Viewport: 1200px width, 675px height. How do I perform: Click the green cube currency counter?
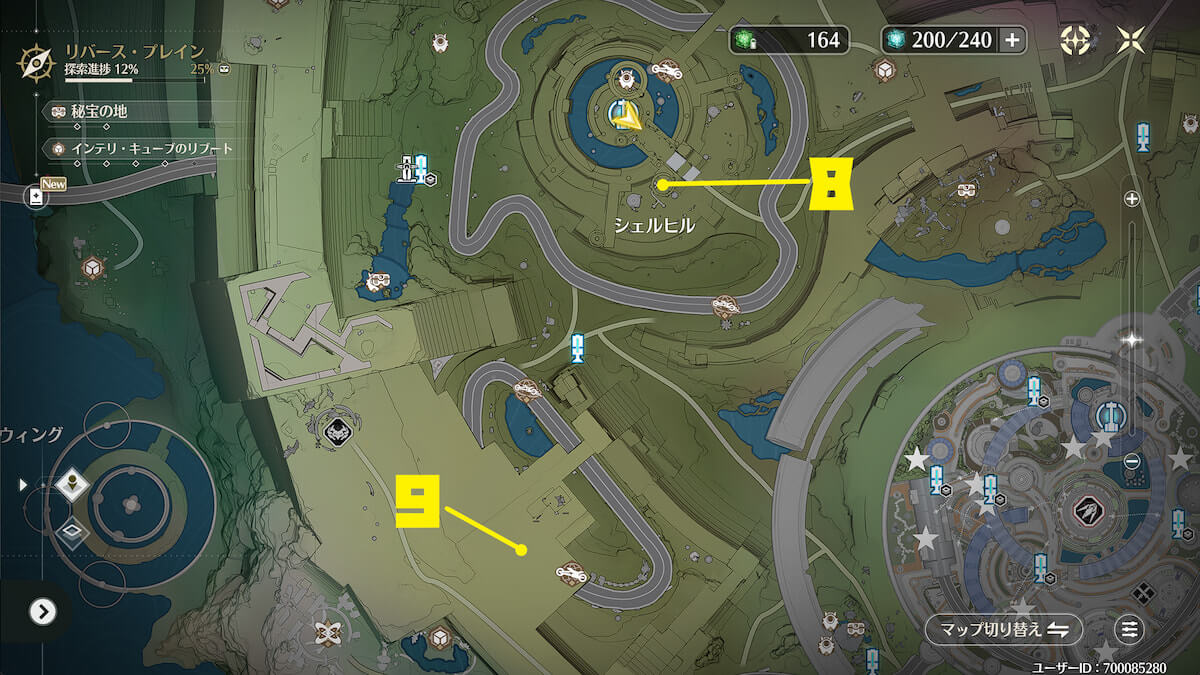pyautogui.click(x=789, y=40)
